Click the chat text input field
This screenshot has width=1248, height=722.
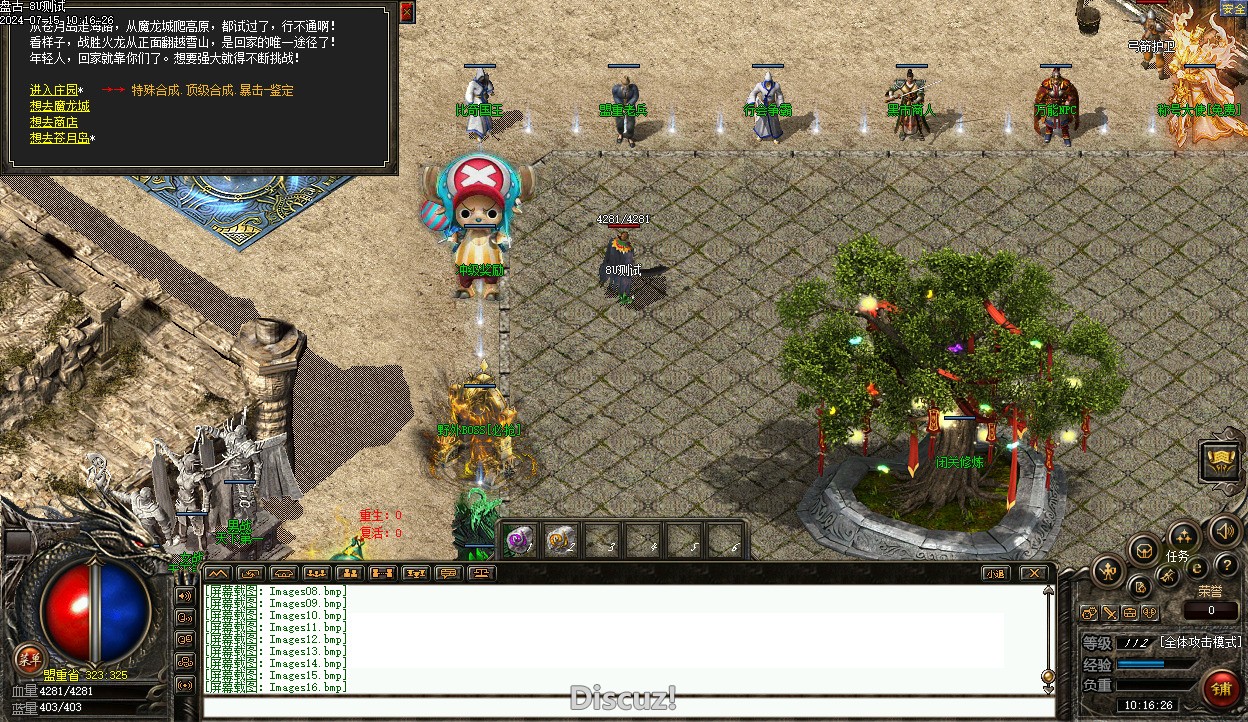coord(620,708)
